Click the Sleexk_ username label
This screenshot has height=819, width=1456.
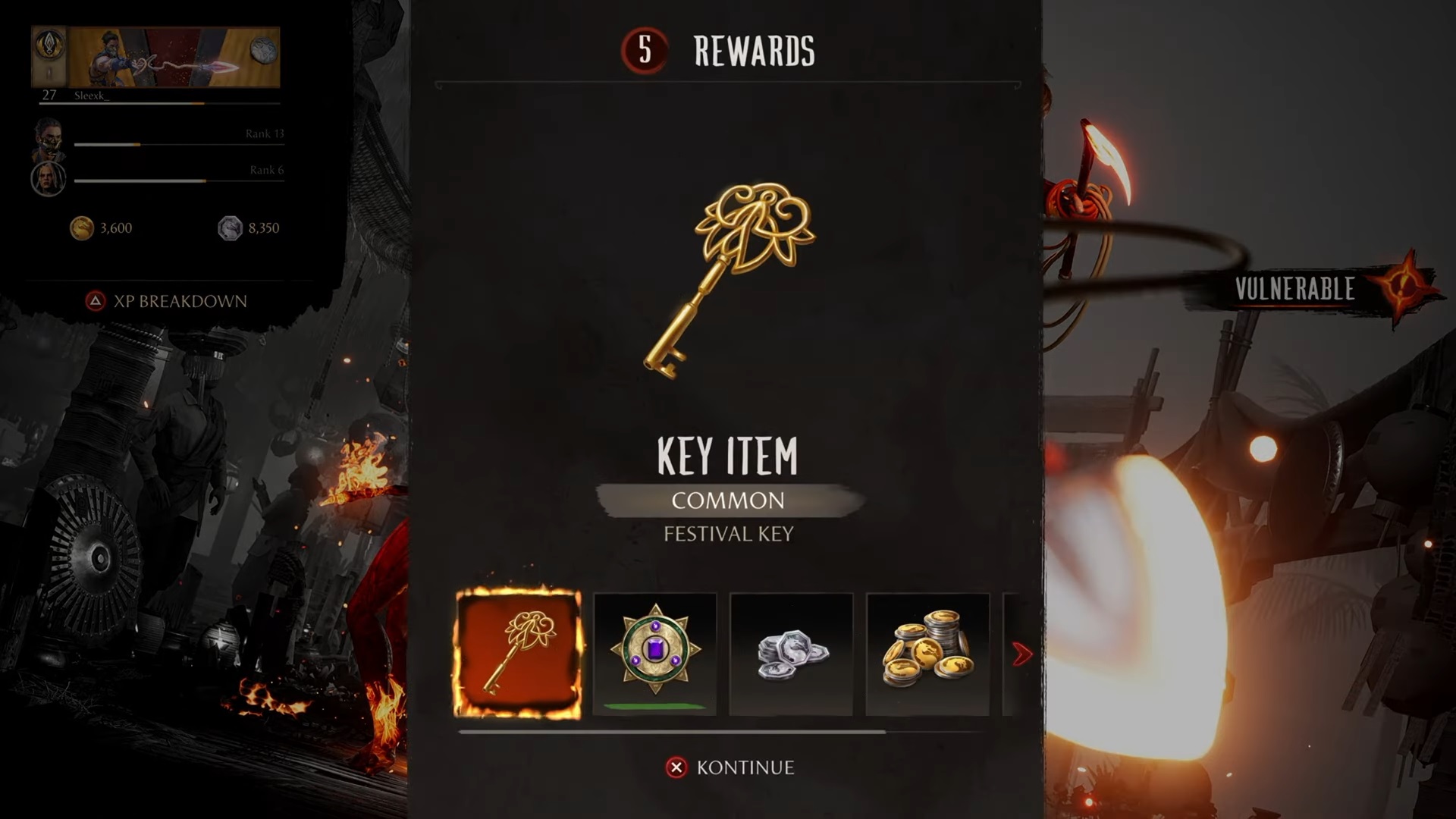[93, 97]
